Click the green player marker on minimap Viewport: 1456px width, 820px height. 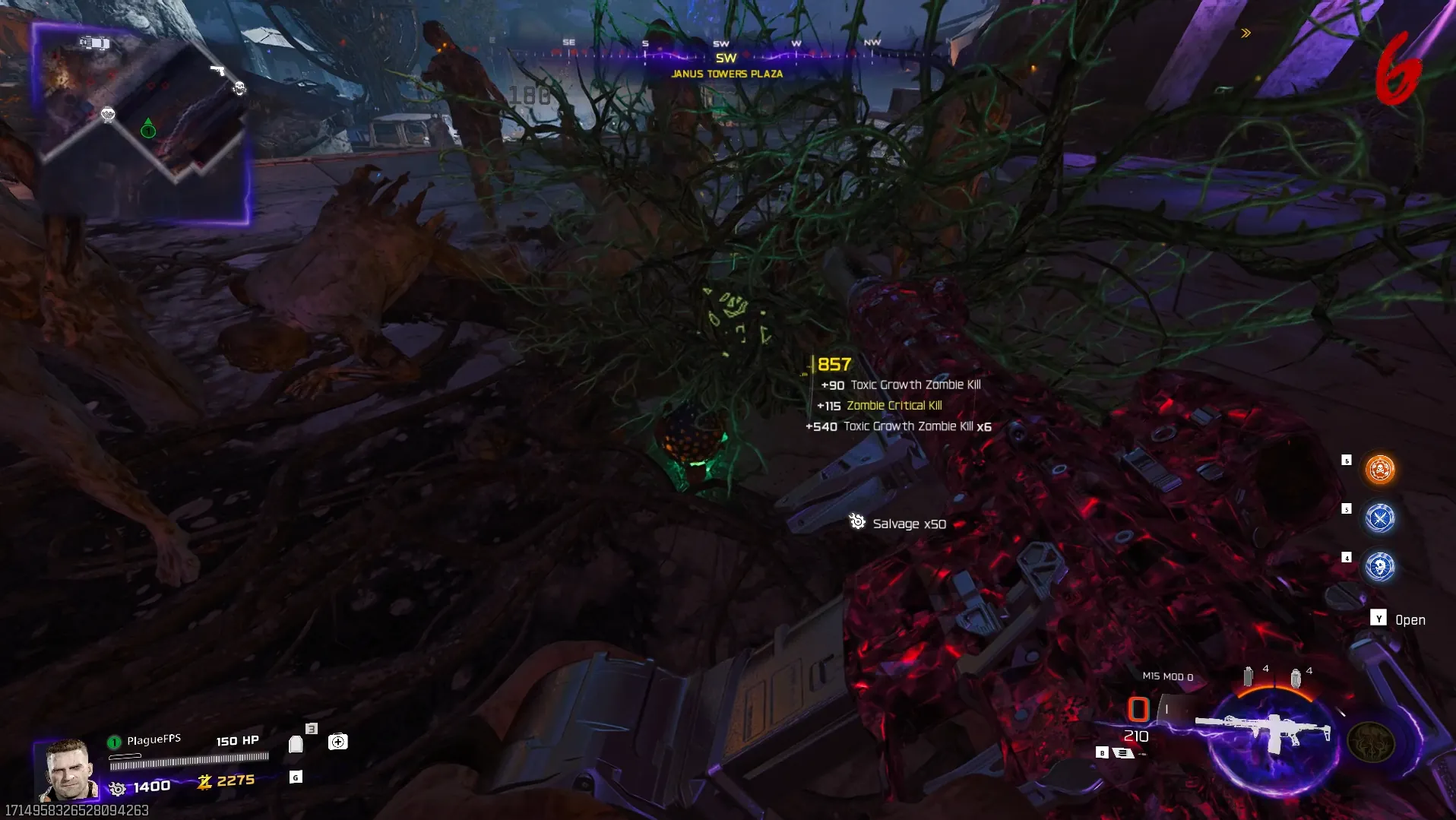pos(148,129)
